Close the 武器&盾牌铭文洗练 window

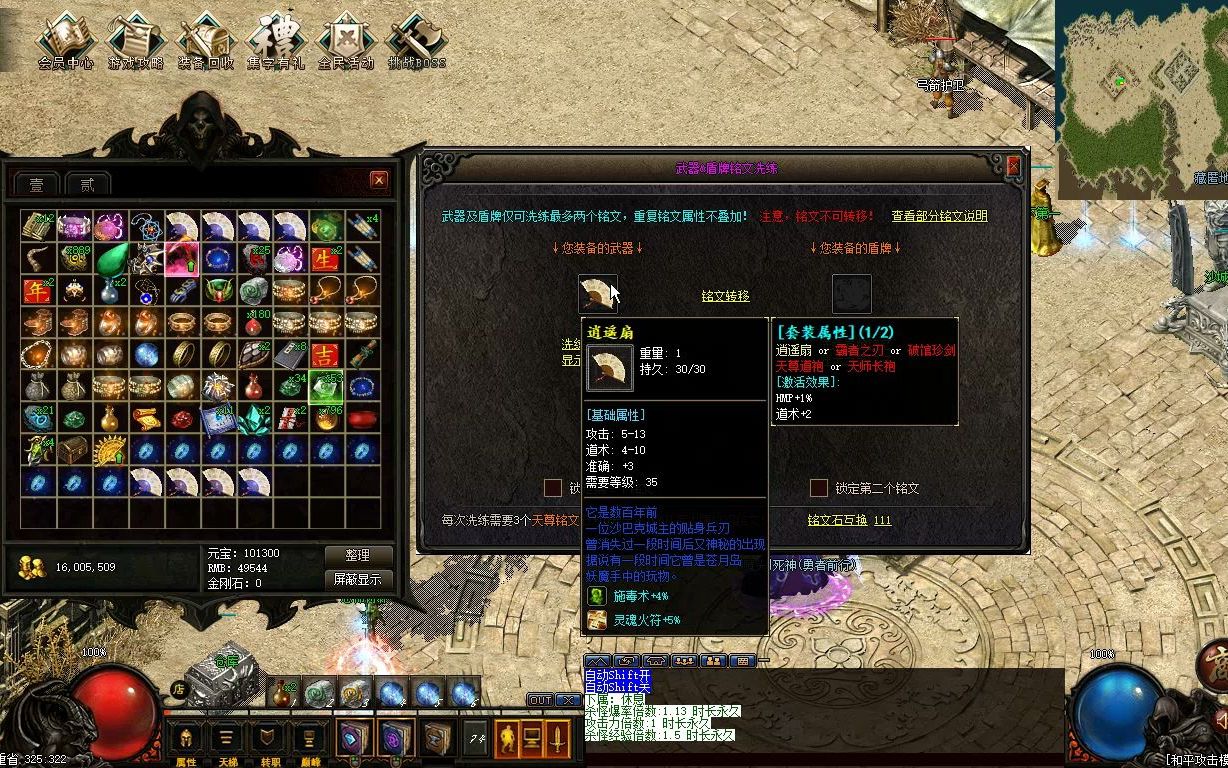pos(1014,166)
